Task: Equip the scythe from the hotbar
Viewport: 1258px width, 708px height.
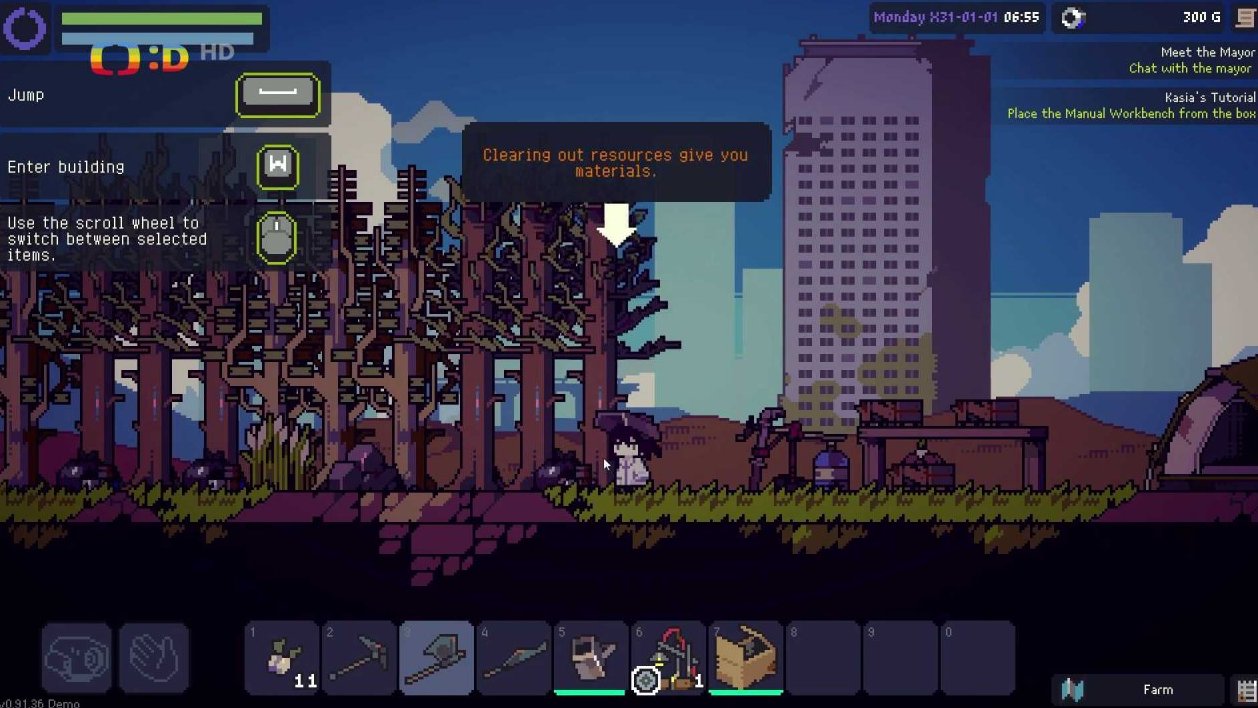Action: tap(513, 658)
